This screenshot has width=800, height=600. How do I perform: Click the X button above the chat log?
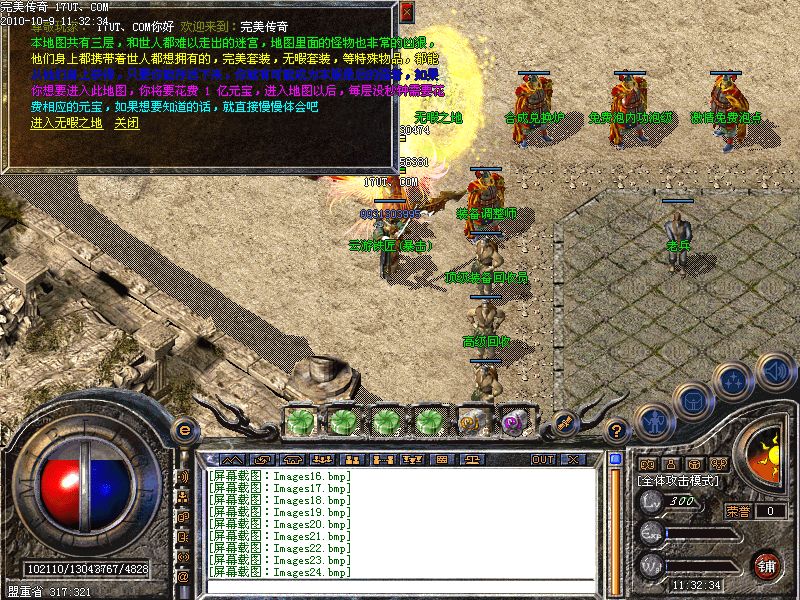(x=572, y=459)
